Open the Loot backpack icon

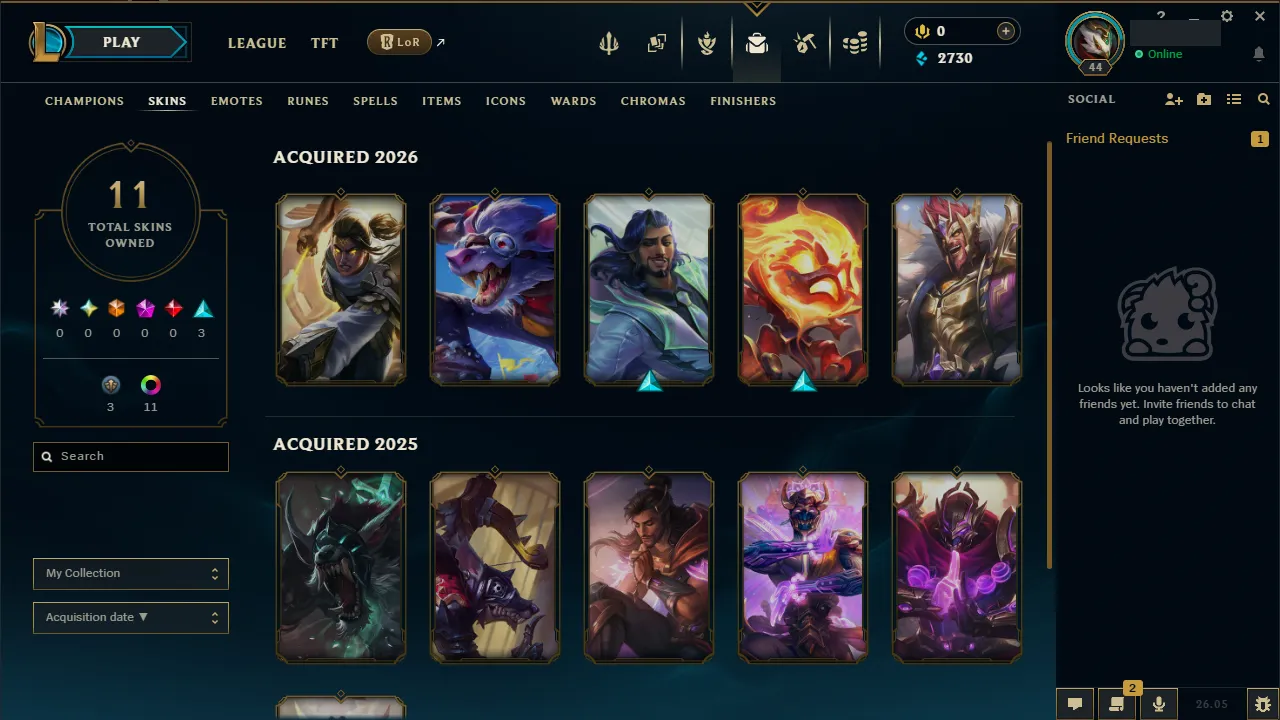(756, 43)
